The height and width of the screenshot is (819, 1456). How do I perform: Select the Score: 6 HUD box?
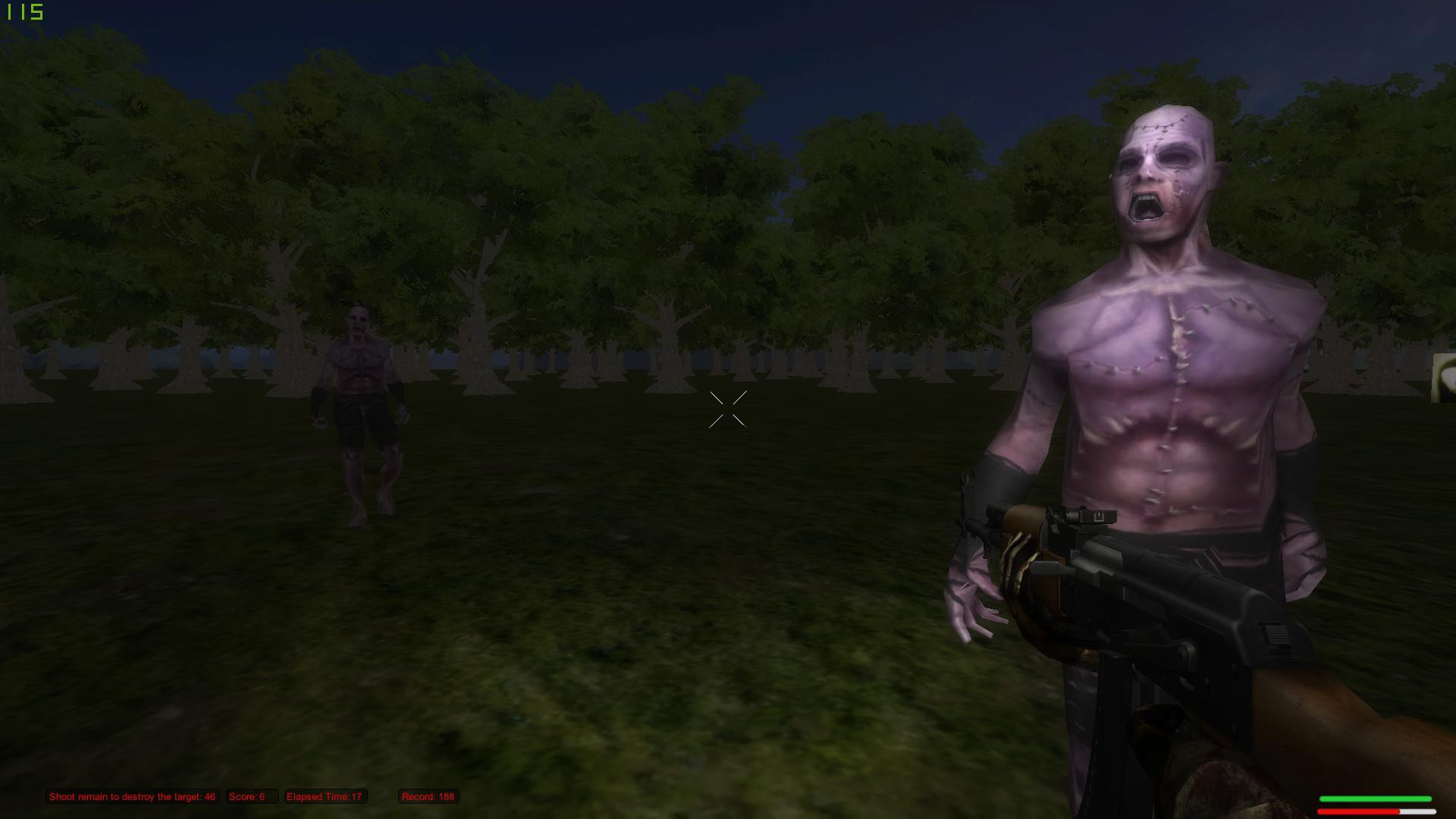252,796
